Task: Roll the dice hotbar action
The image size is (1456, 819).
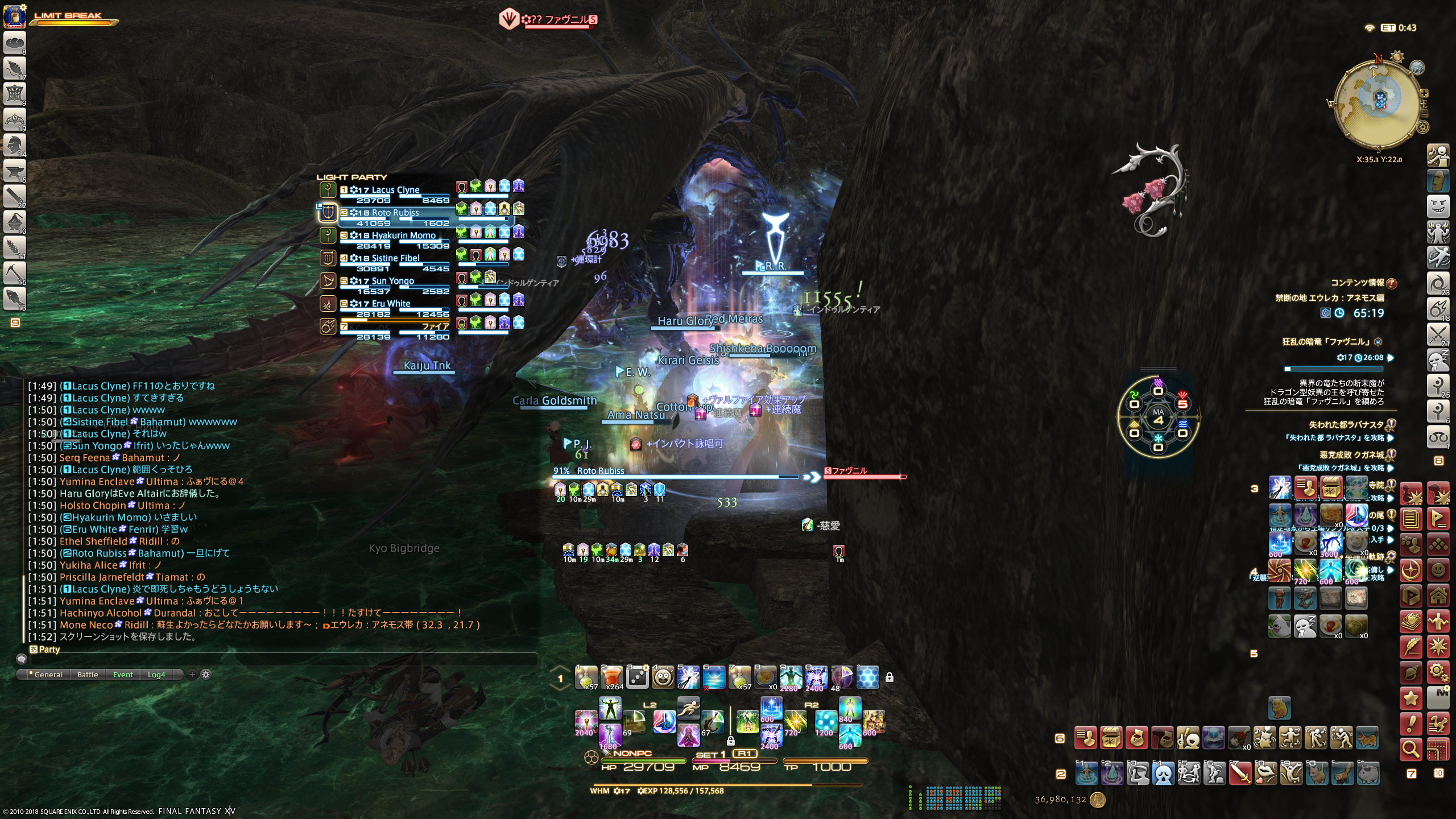Action: coord(638,677)
